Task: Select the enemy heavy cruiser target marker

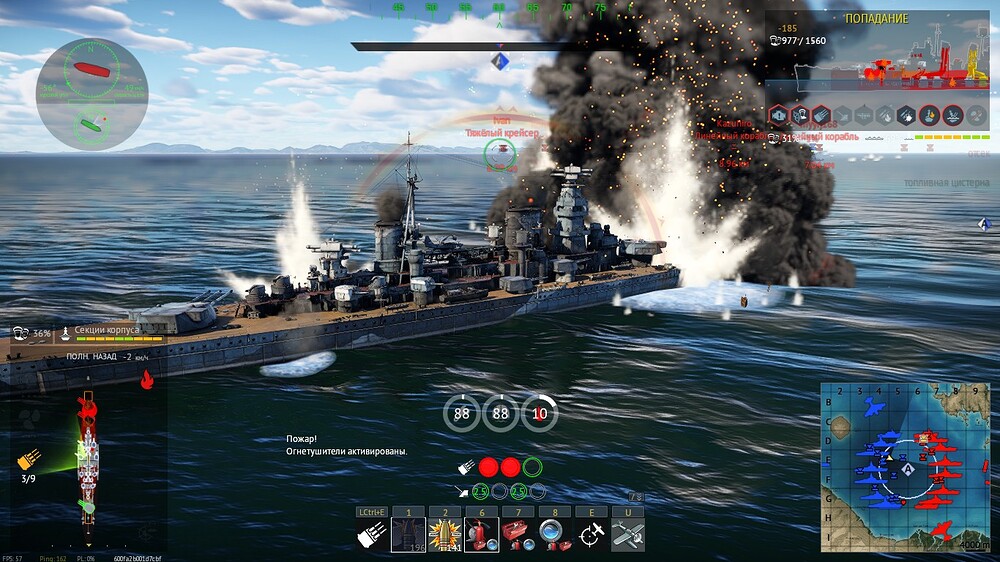Action: click(500, 152)
